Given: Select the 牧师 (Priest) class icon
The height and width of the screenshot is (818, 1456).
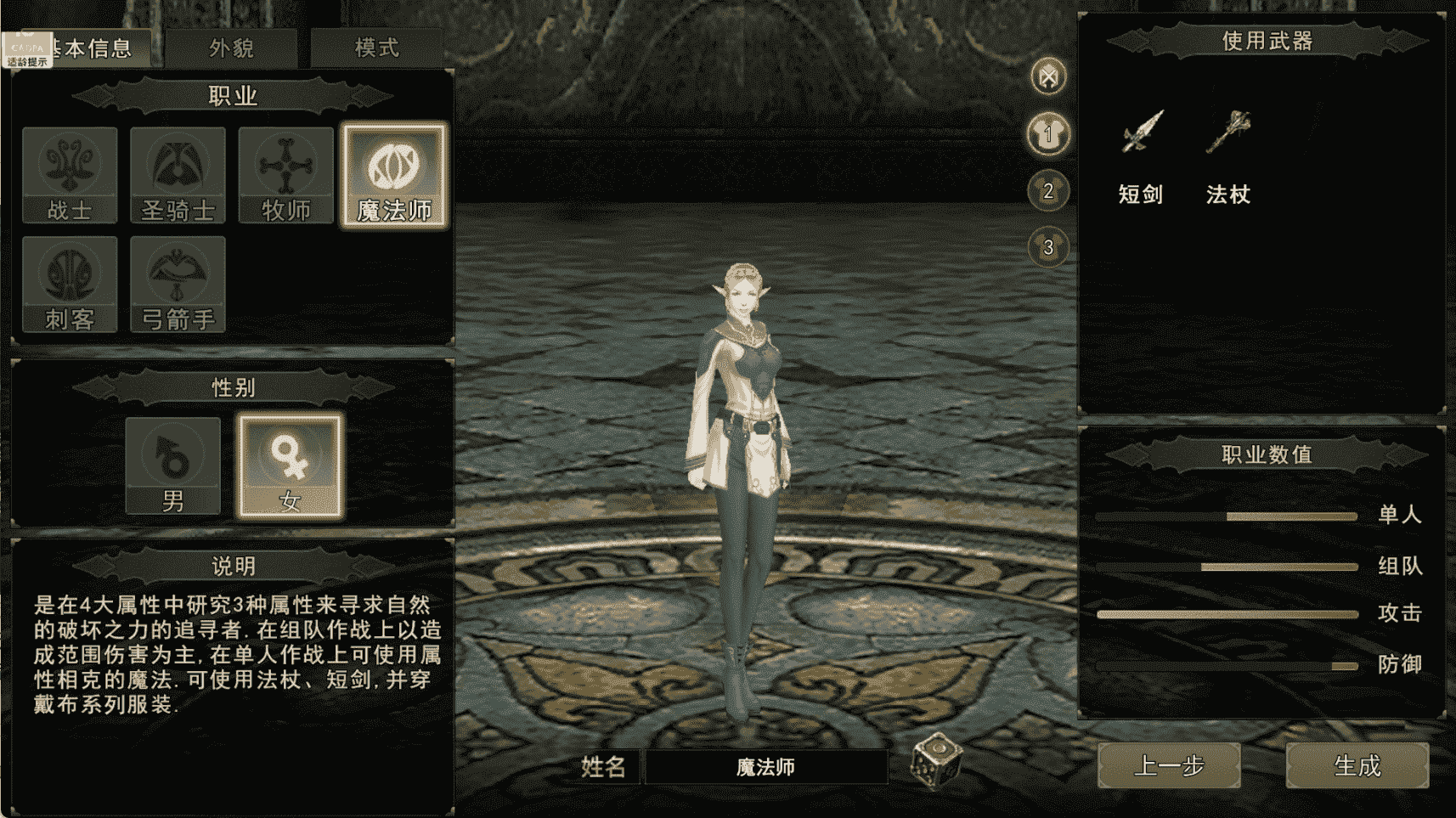Looking at the screenshot, I should click(285, 174).
